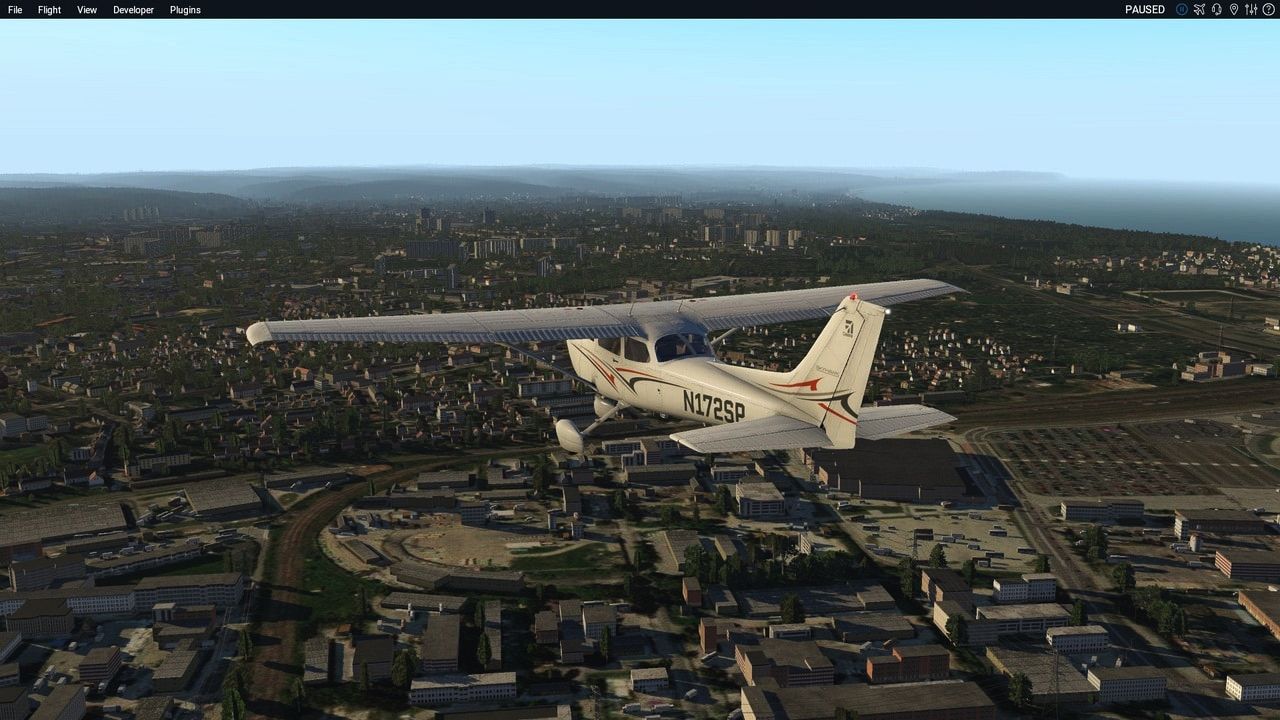Image resolution: width=1280 pixels, height=720 pixels.
Task: Open help with the question mark icon
Action: click(1268, 9)
